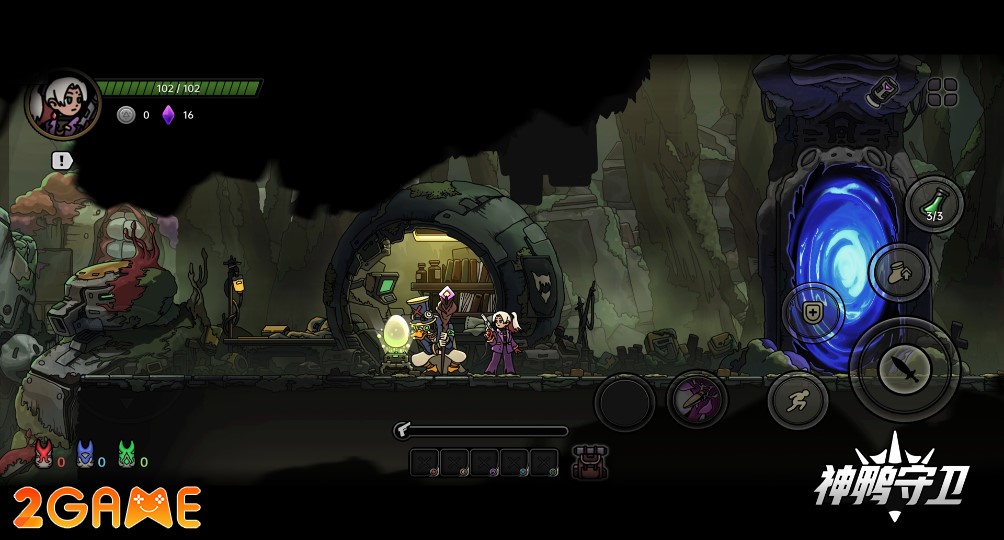
Task: Trigger the running dash button
Action: tap(797, 402)
